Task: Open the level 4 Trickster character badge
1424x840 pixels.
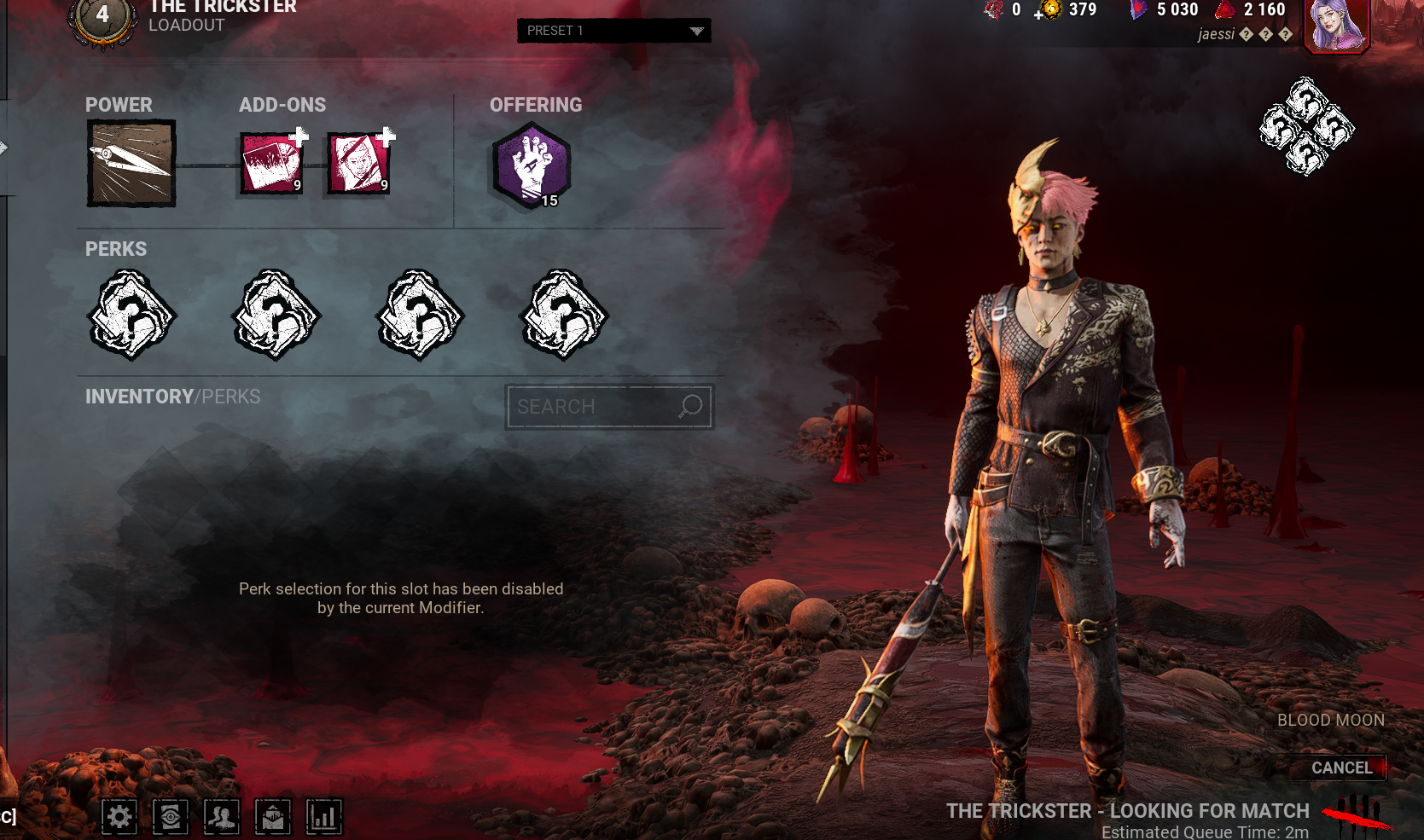Action: [x=102, y=17]
